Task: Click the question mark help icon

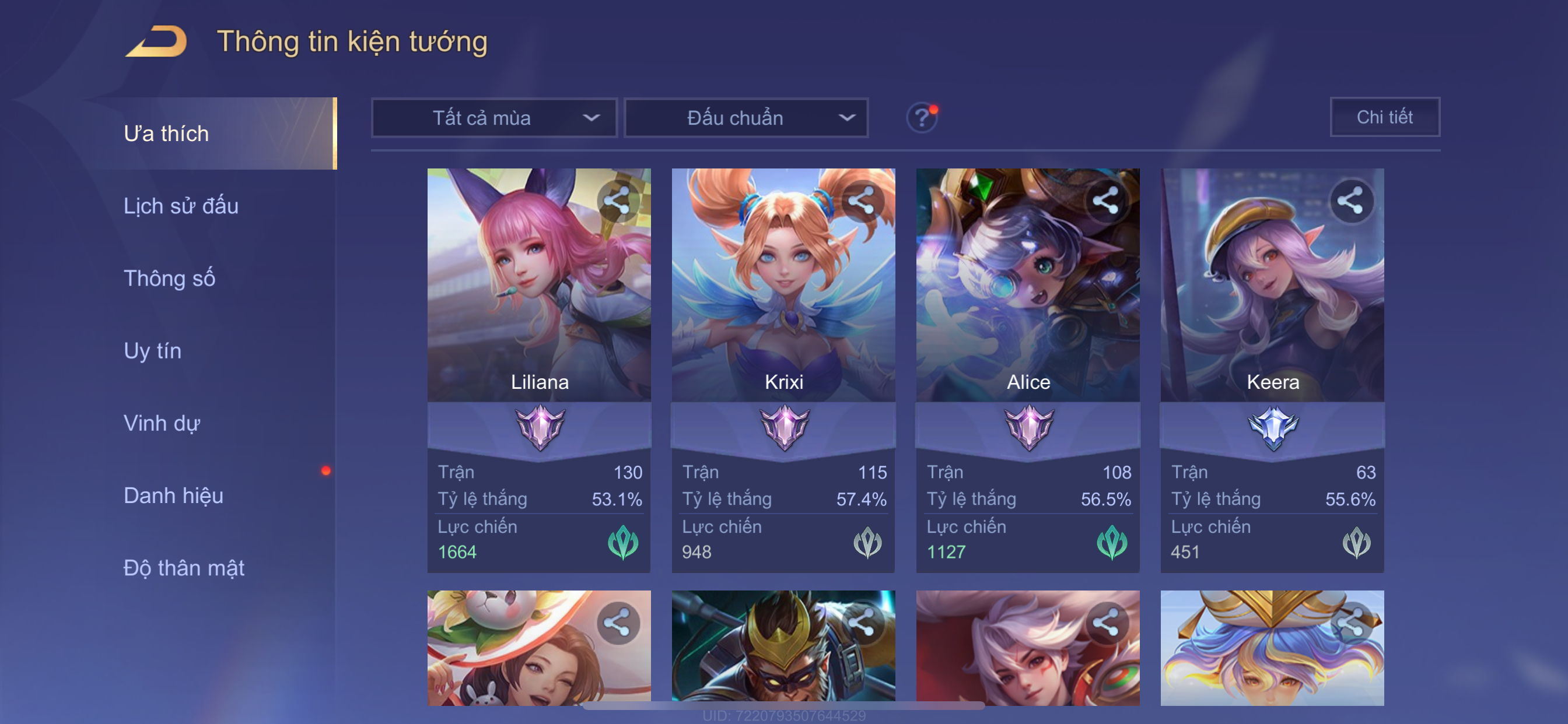Action: coord(921,117)
